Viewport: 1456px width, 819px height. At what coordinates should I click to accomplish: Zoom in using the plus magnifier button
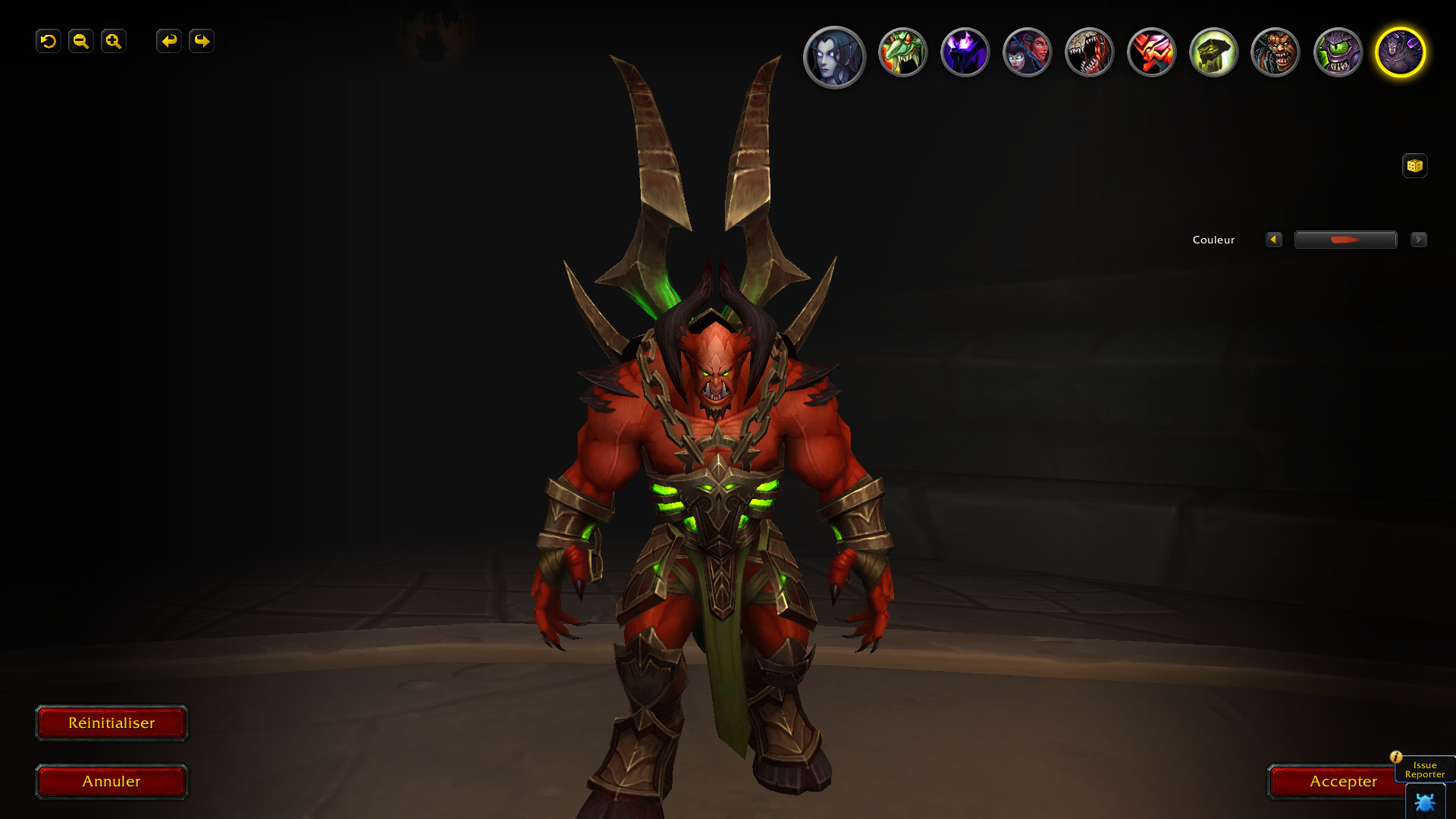[x=114, y=41]
